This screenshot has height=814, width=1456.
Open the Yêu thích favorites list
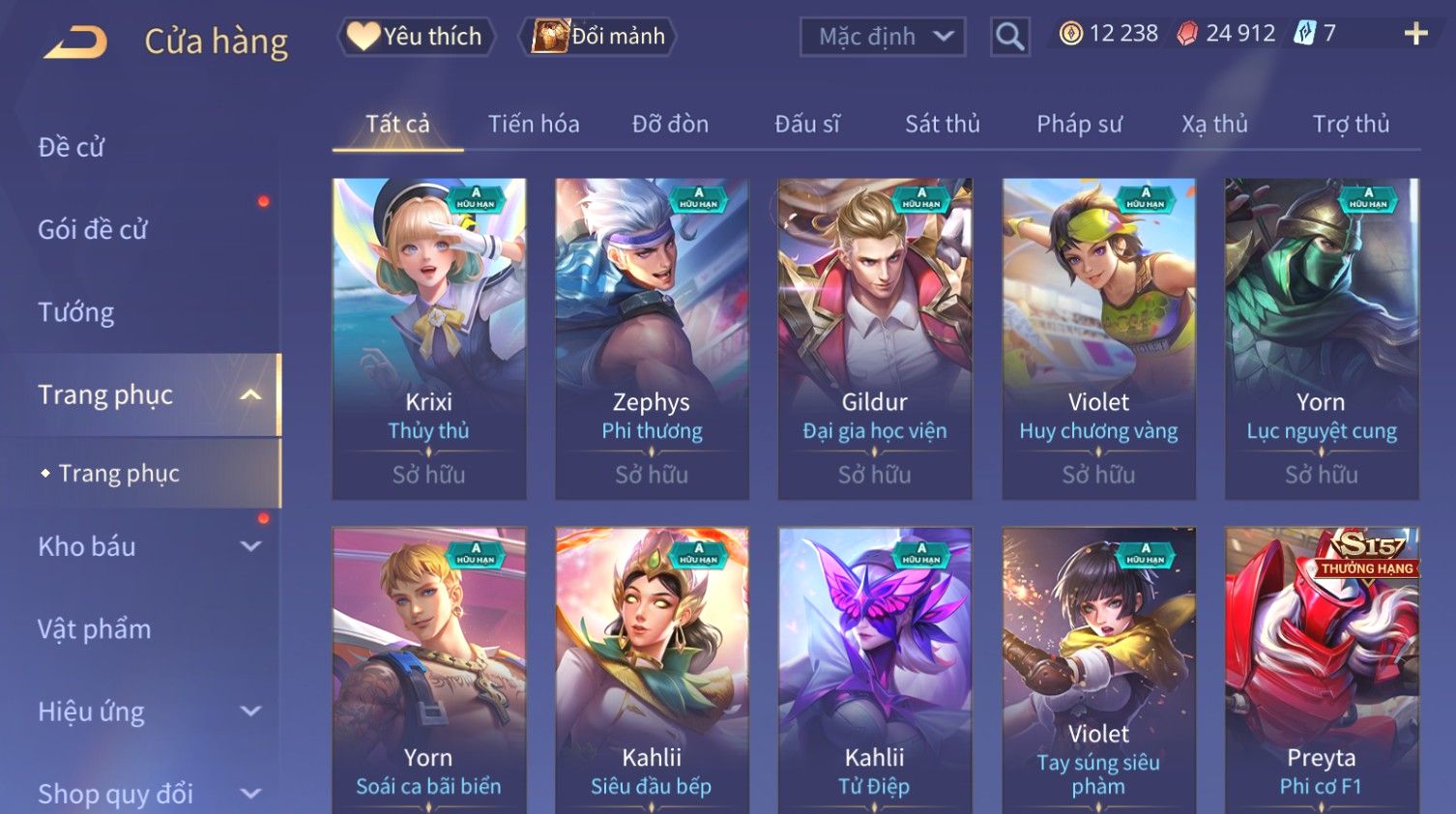point(416,37)
